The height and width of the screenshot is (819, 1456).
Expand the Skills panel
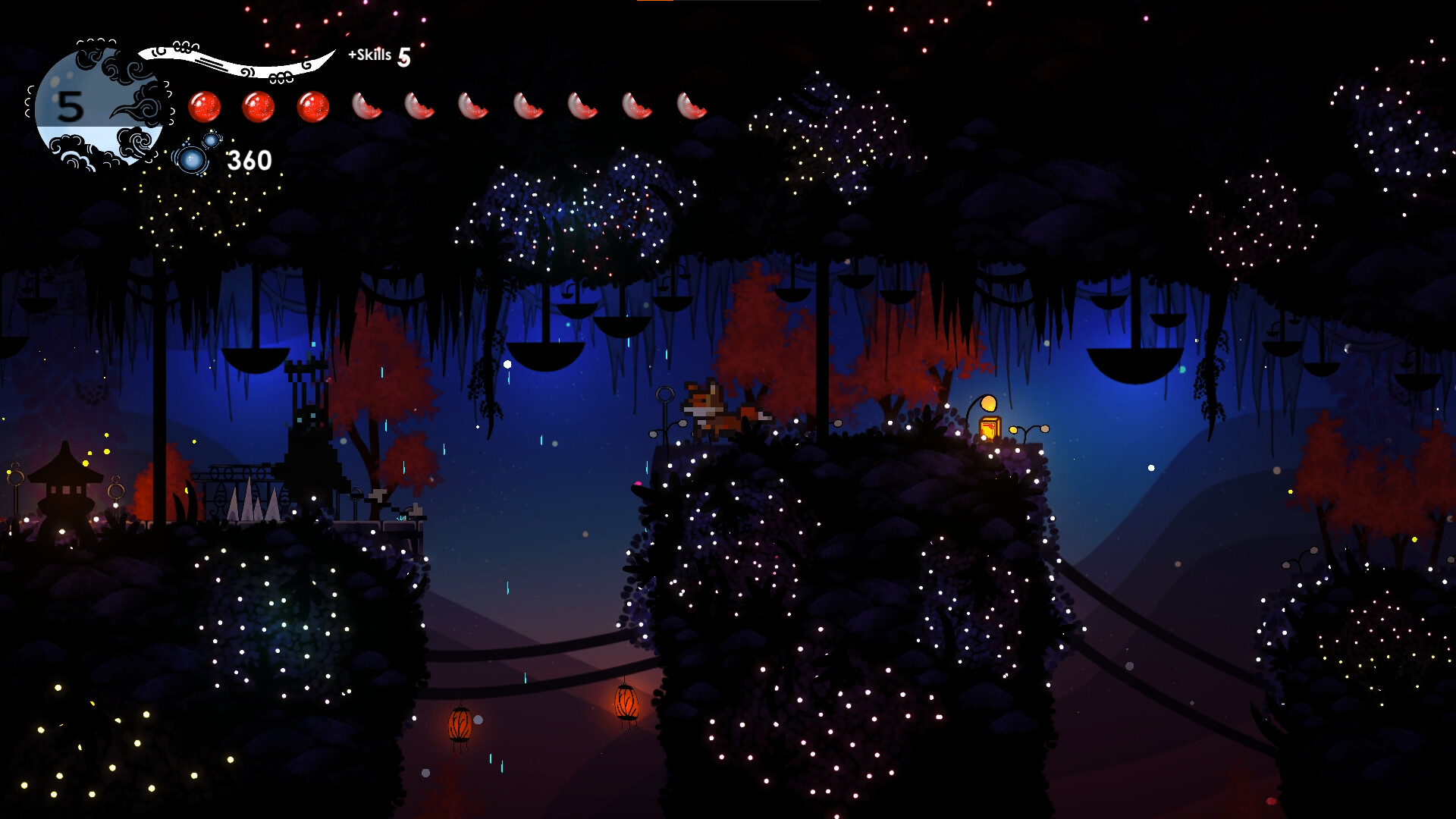pyautogui.click(x=369, y=54)
